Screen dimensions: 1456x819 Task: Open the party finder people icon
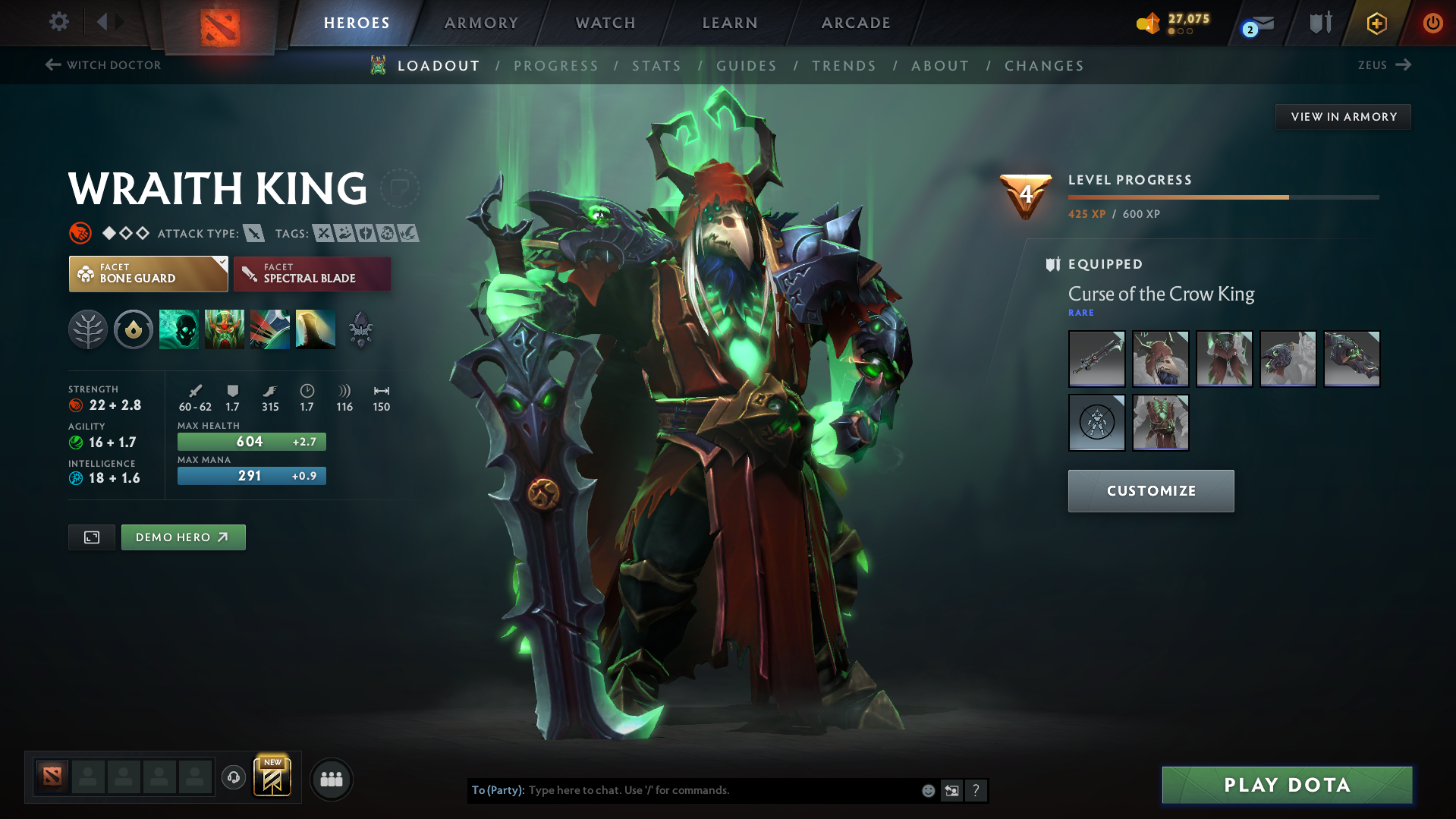(x=332, y=779)
